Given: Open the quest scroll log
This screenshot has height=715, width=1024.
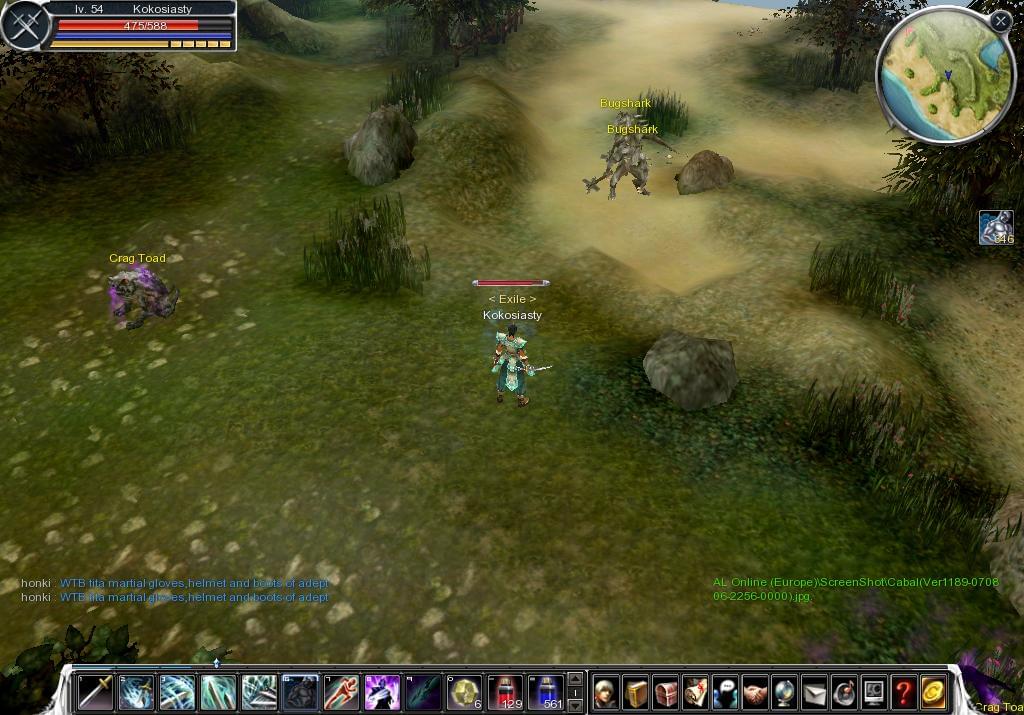Looking at the screenshot, I should pos(696,692).
